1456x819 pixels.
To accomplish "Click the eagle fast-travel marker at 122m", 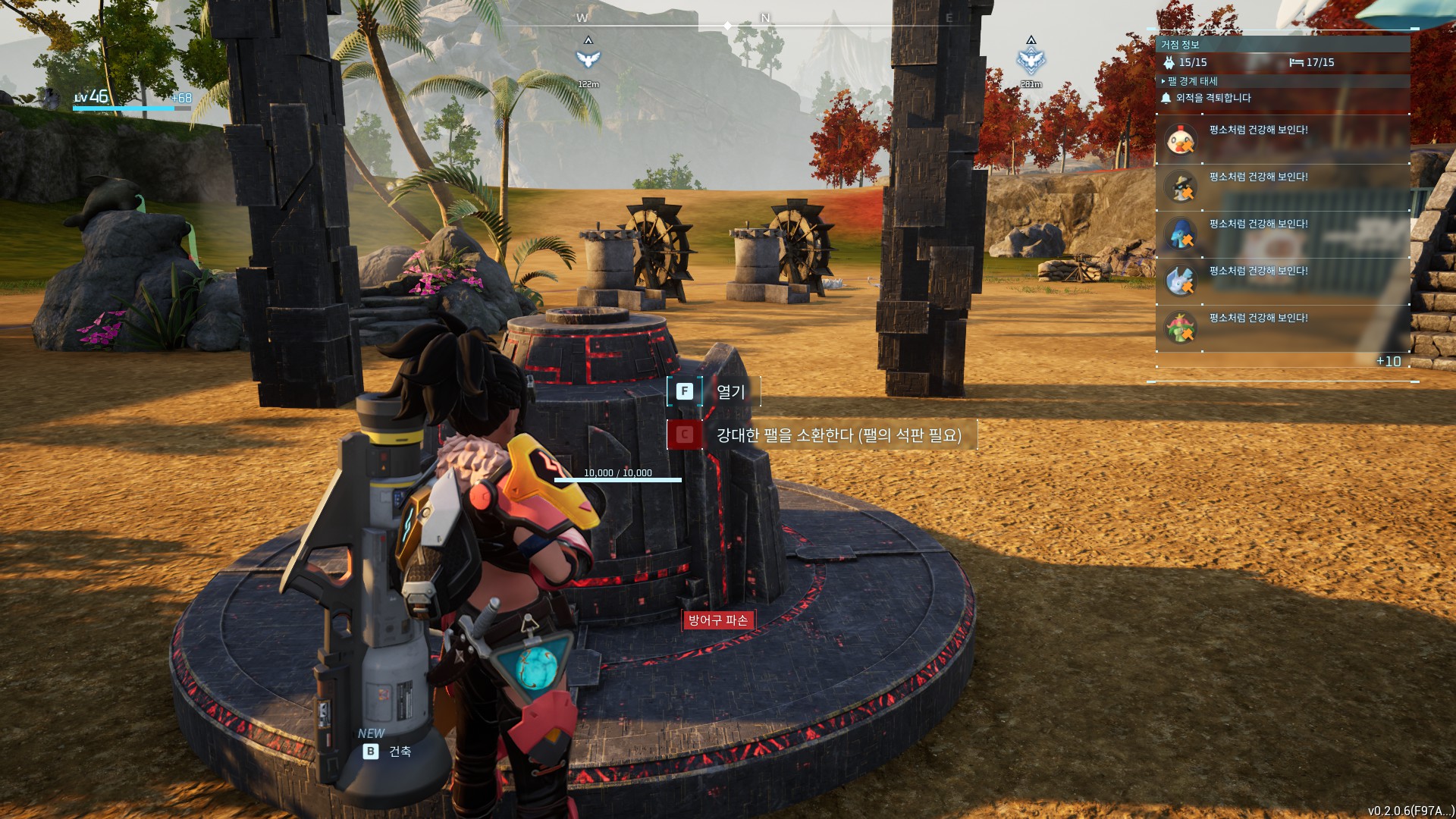I will pos(588,59).
